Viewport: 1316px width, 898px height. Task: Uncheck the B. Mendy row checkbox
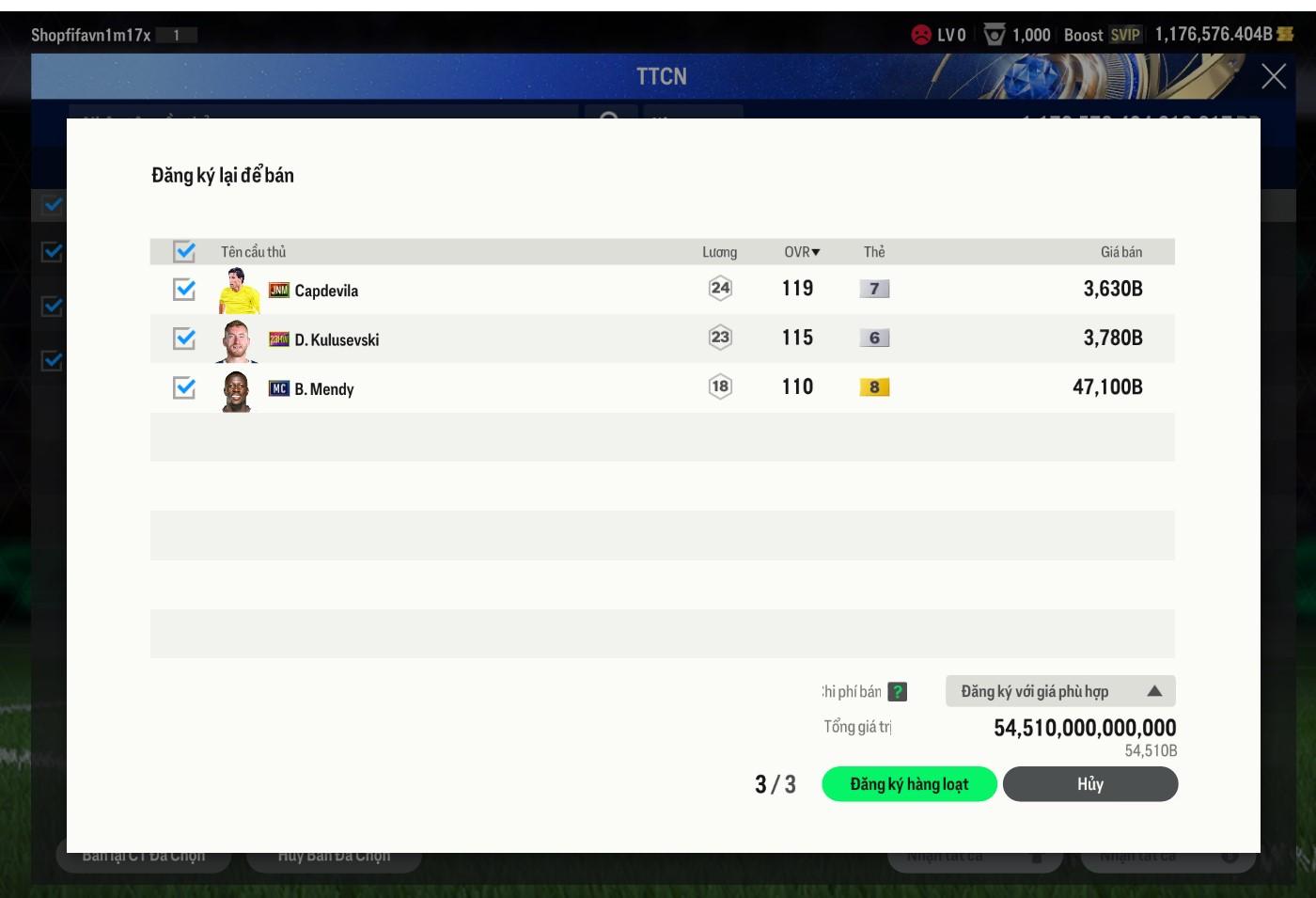(x=184, y=387)
